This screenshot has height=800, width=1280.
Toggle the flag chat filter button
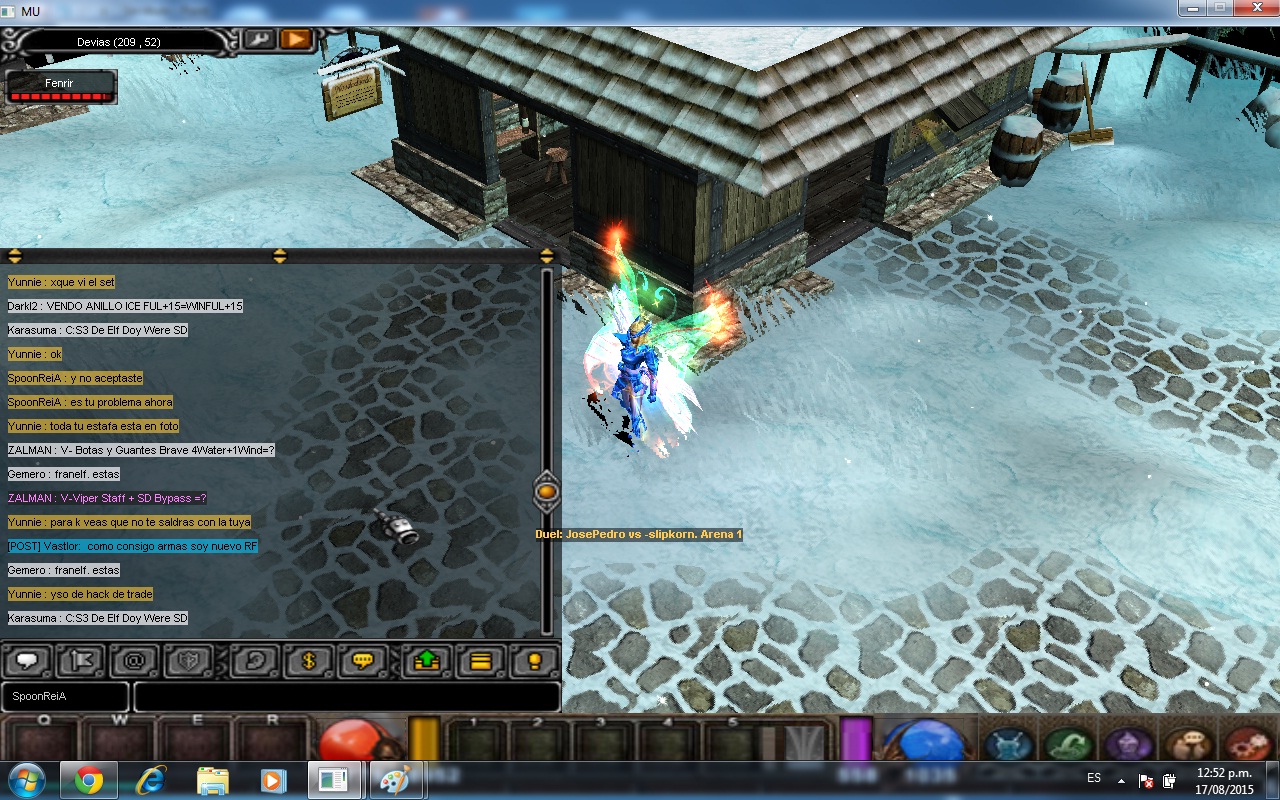tap(82, 661)
